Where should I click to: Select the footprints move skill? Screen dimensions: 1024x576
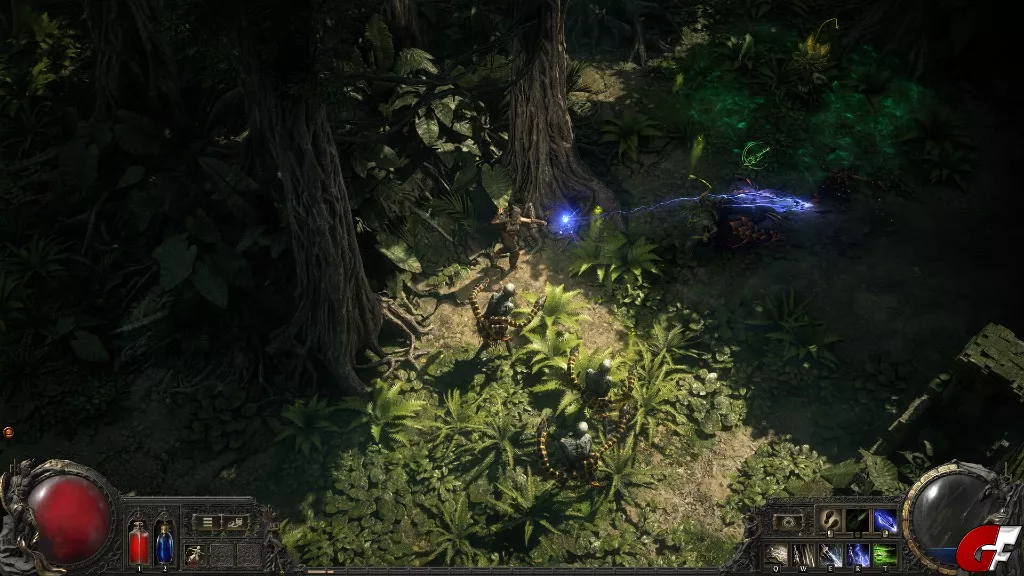click(x=829, y=520)
